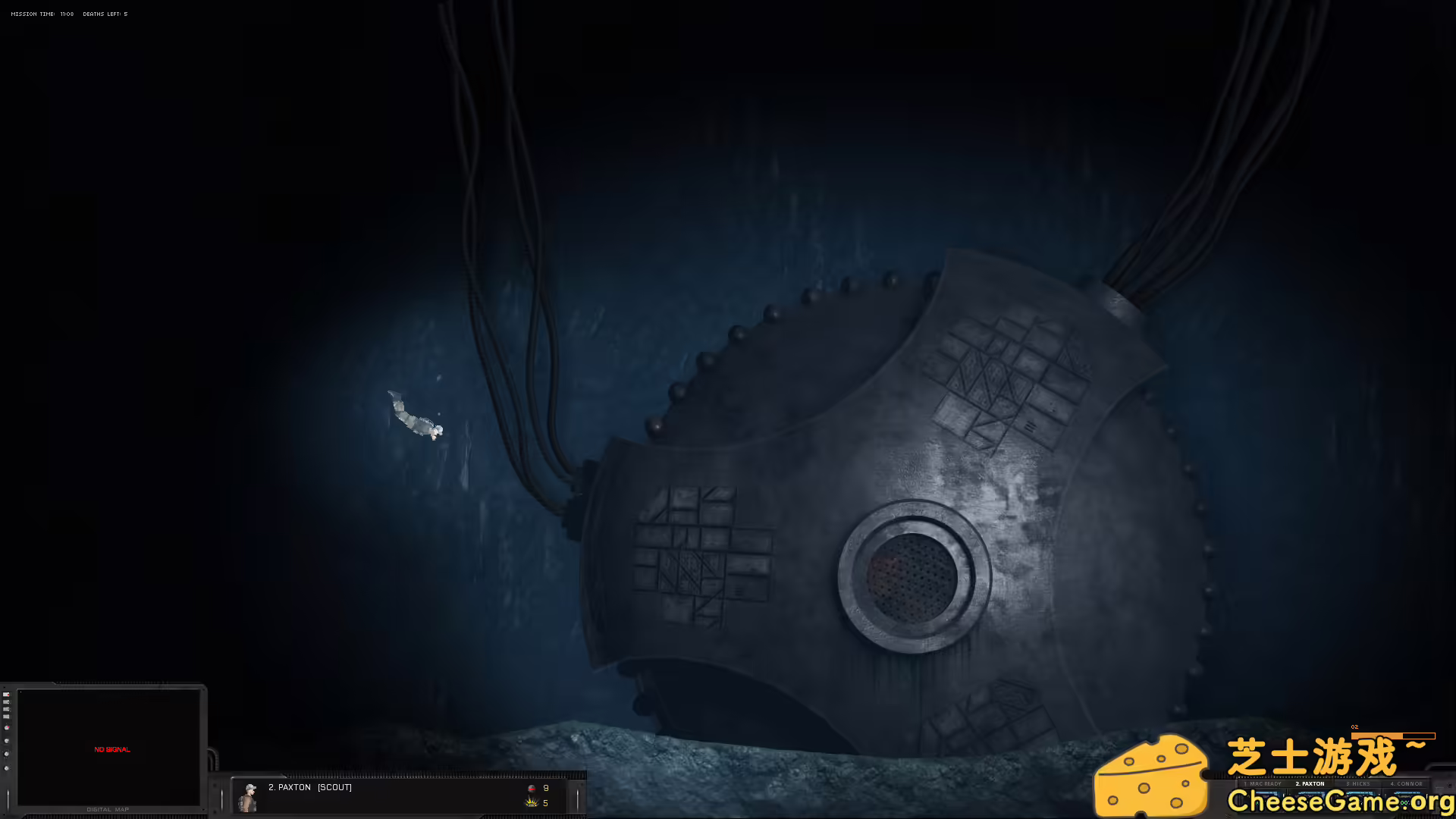
Task: Click the helmet ammo icon showing count 9
Action: [532, 790]
